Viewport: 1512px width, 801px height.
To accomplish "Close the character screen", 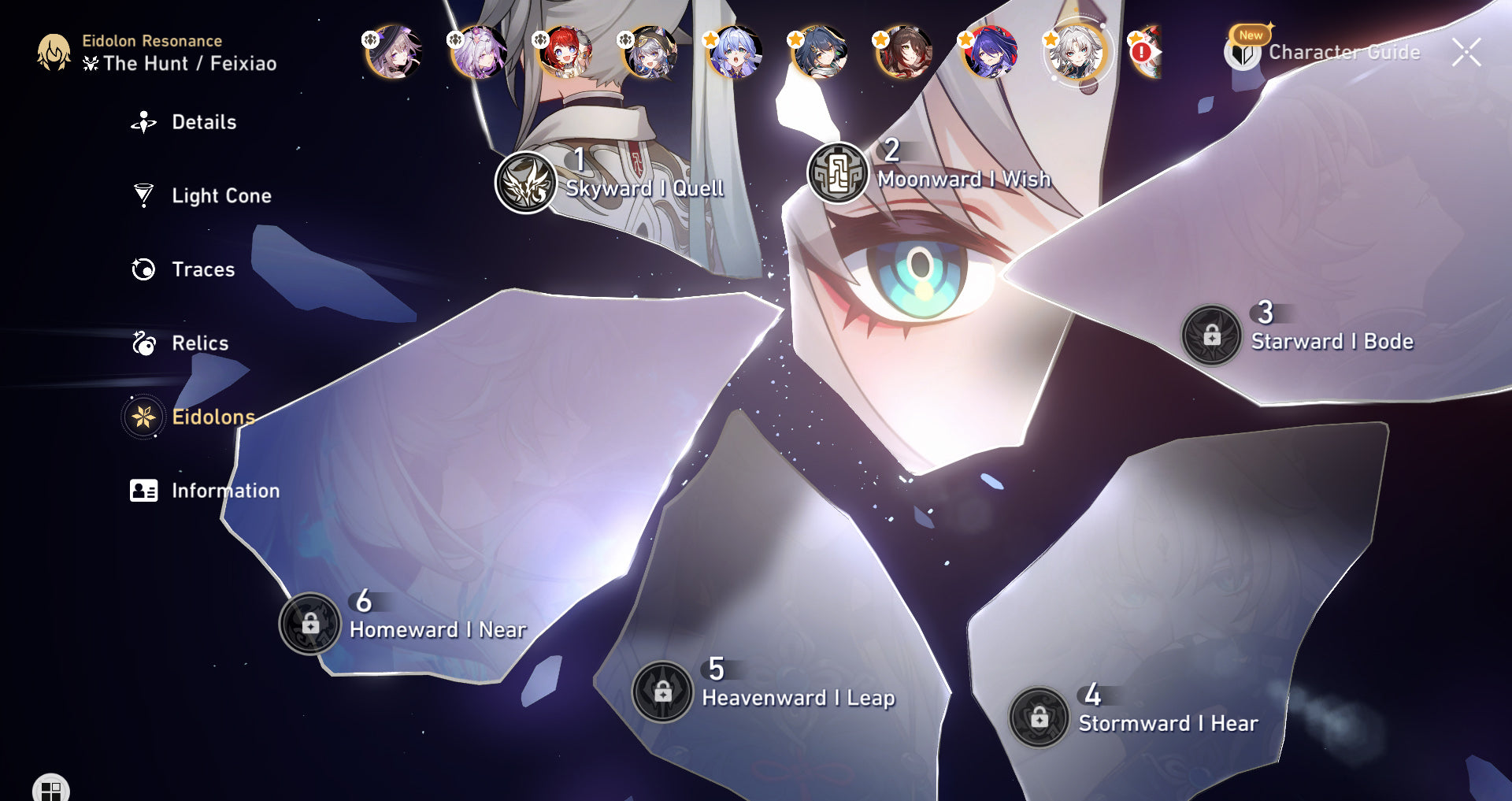I will pos(1466,53).
